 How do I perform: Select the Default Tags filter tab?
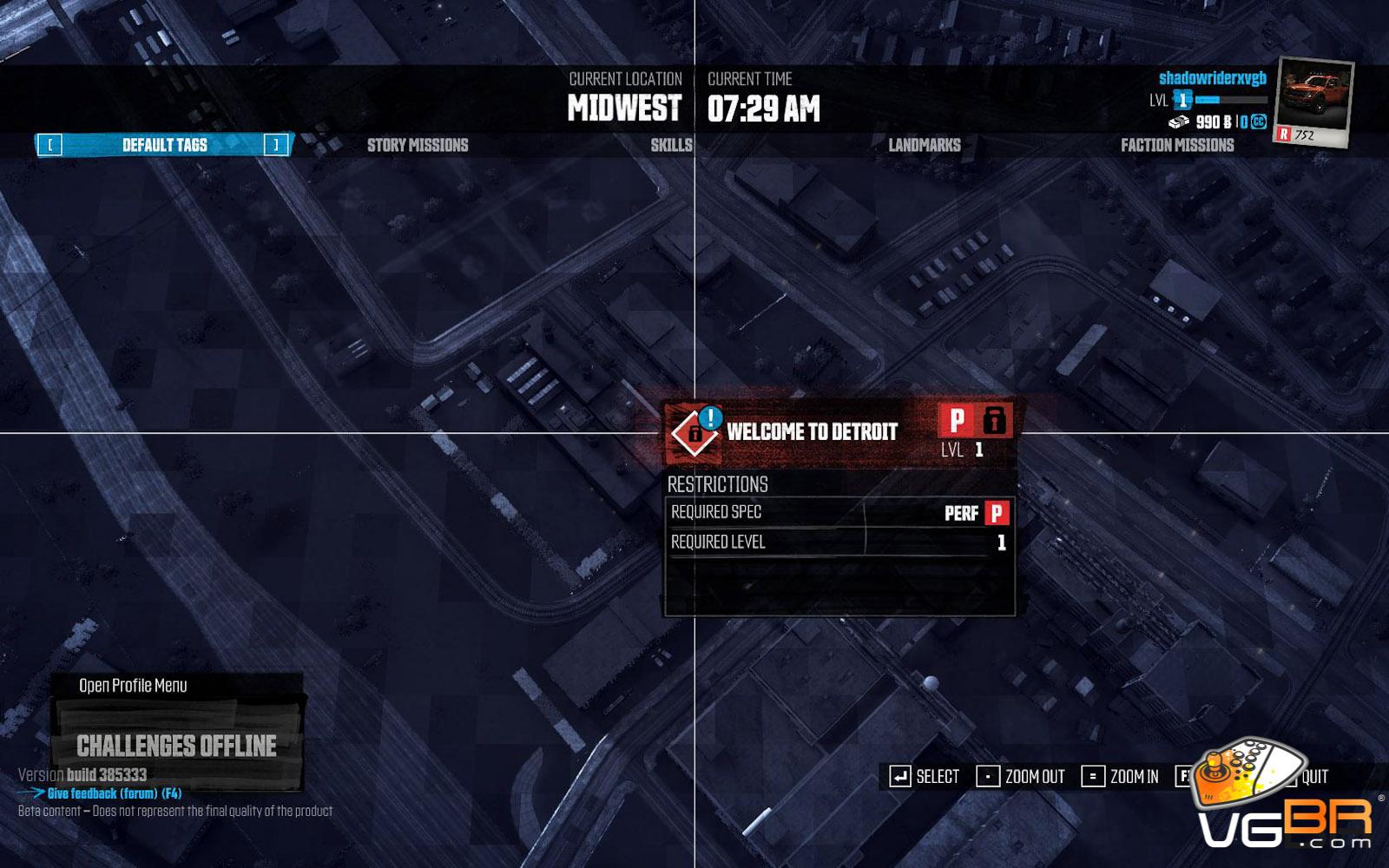(164, 145)
